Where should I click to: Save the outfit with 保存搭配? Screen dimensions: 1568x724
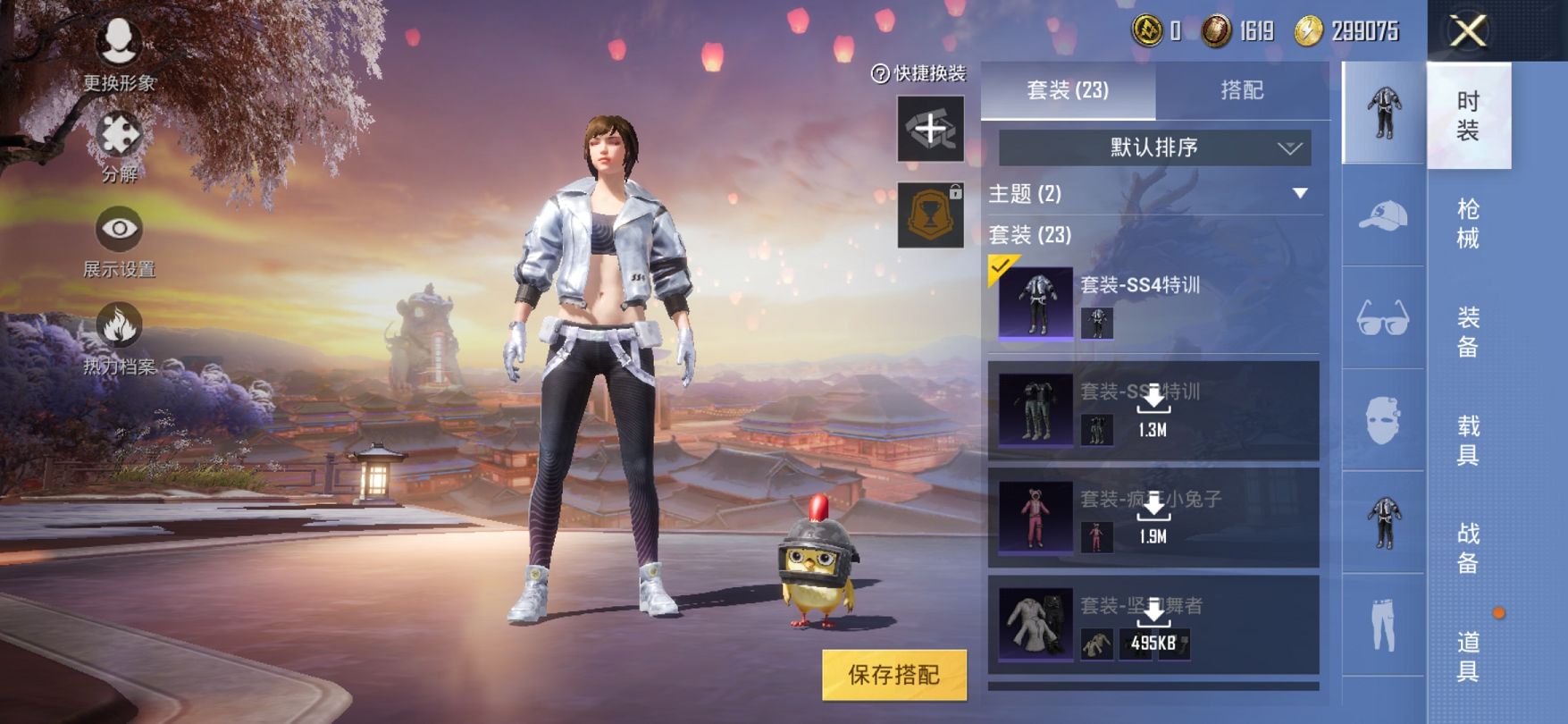893,675
